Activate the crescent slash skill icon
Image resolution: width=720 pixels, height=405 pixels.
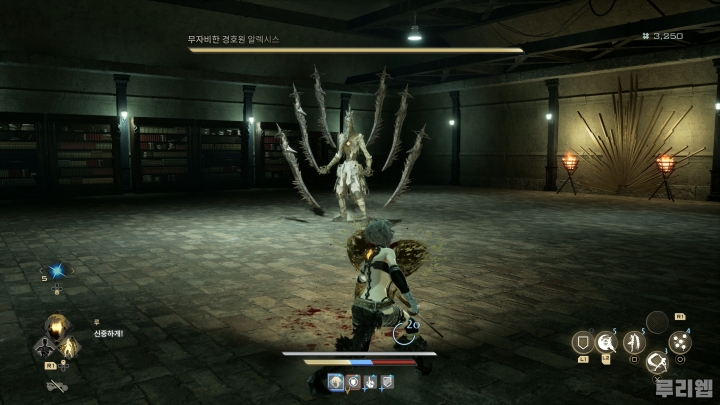[x=606, y=343]
